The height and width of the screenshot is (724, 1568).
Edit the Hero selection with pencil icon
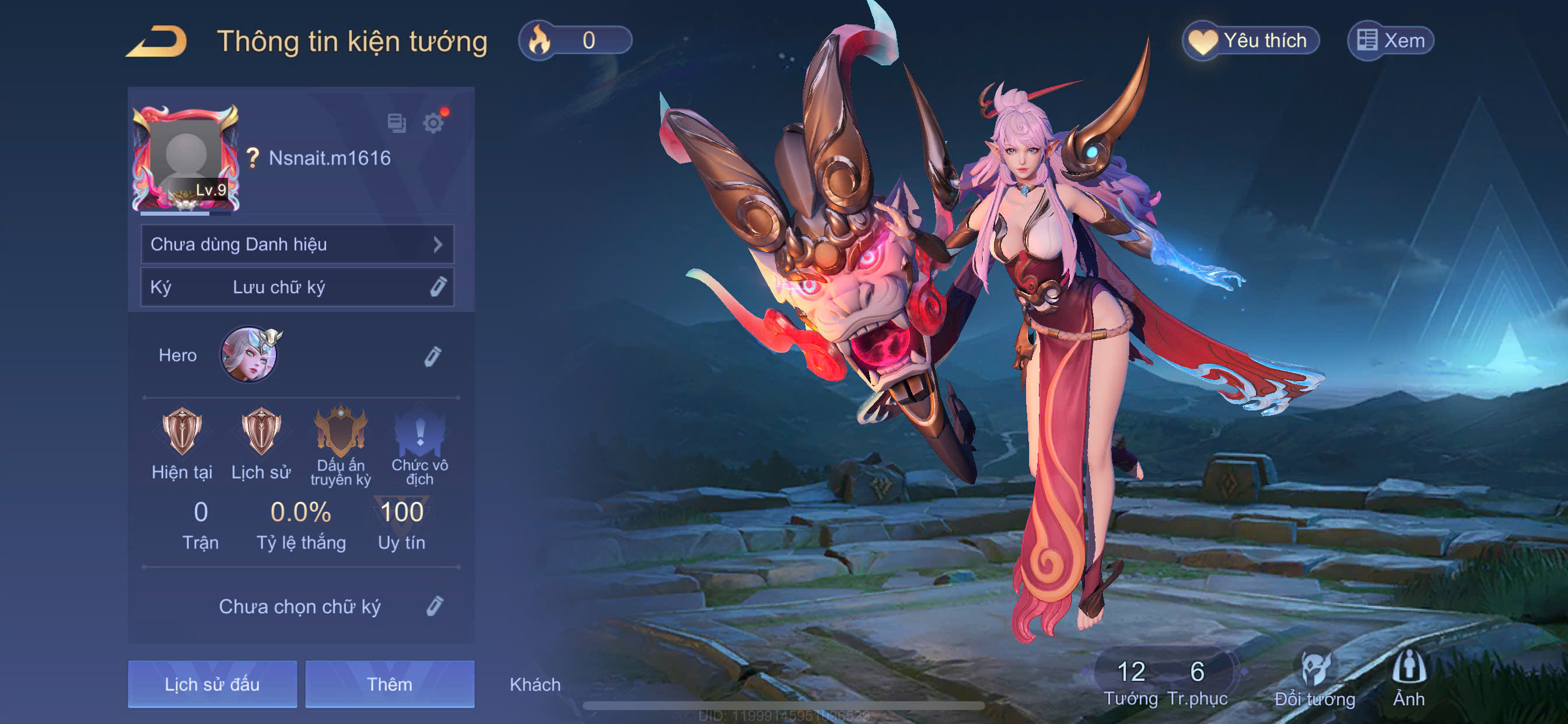pos(432,357)
